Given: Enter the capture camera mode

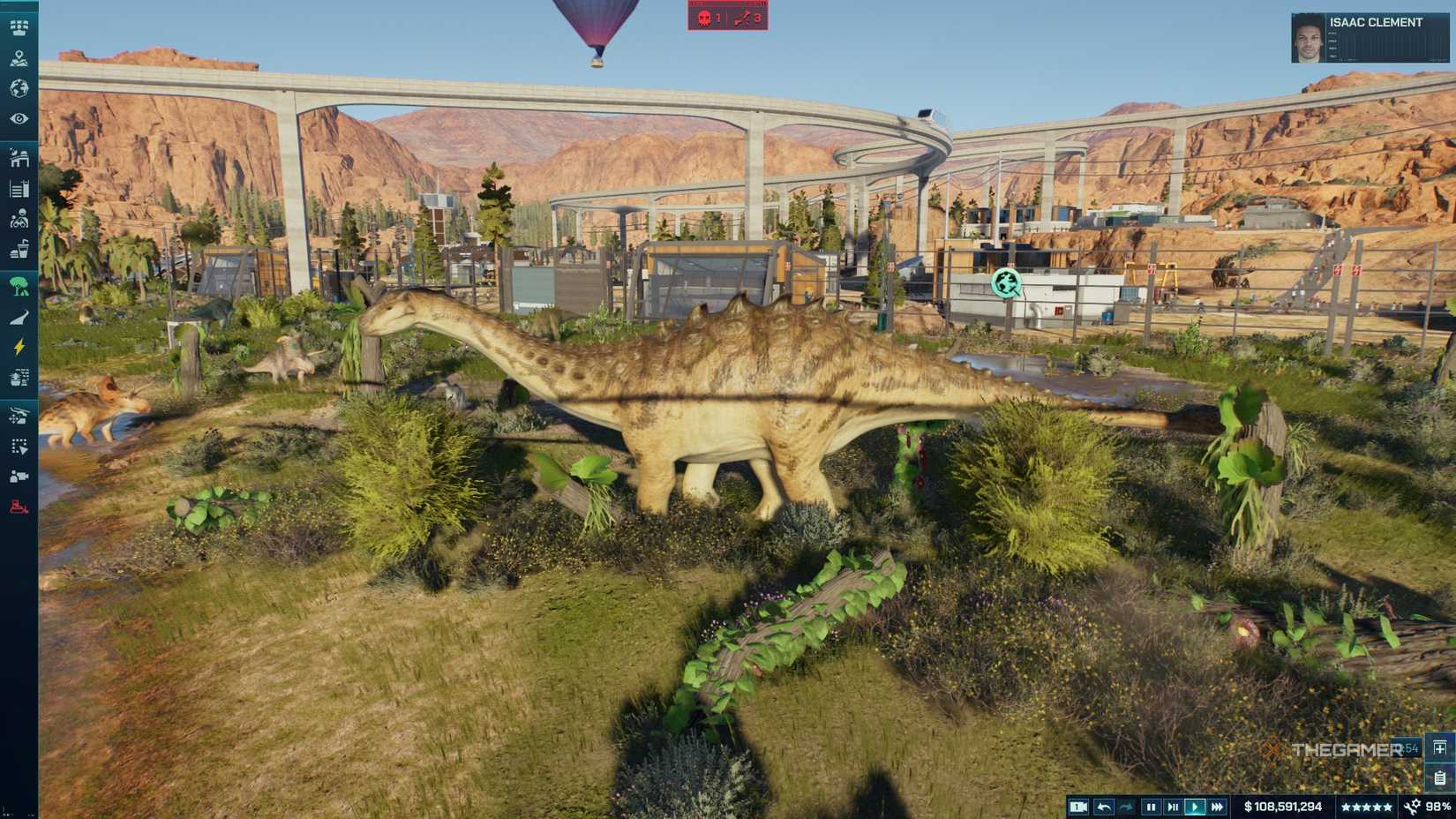Looking at the screenshot, I should (x=18, y=477).
